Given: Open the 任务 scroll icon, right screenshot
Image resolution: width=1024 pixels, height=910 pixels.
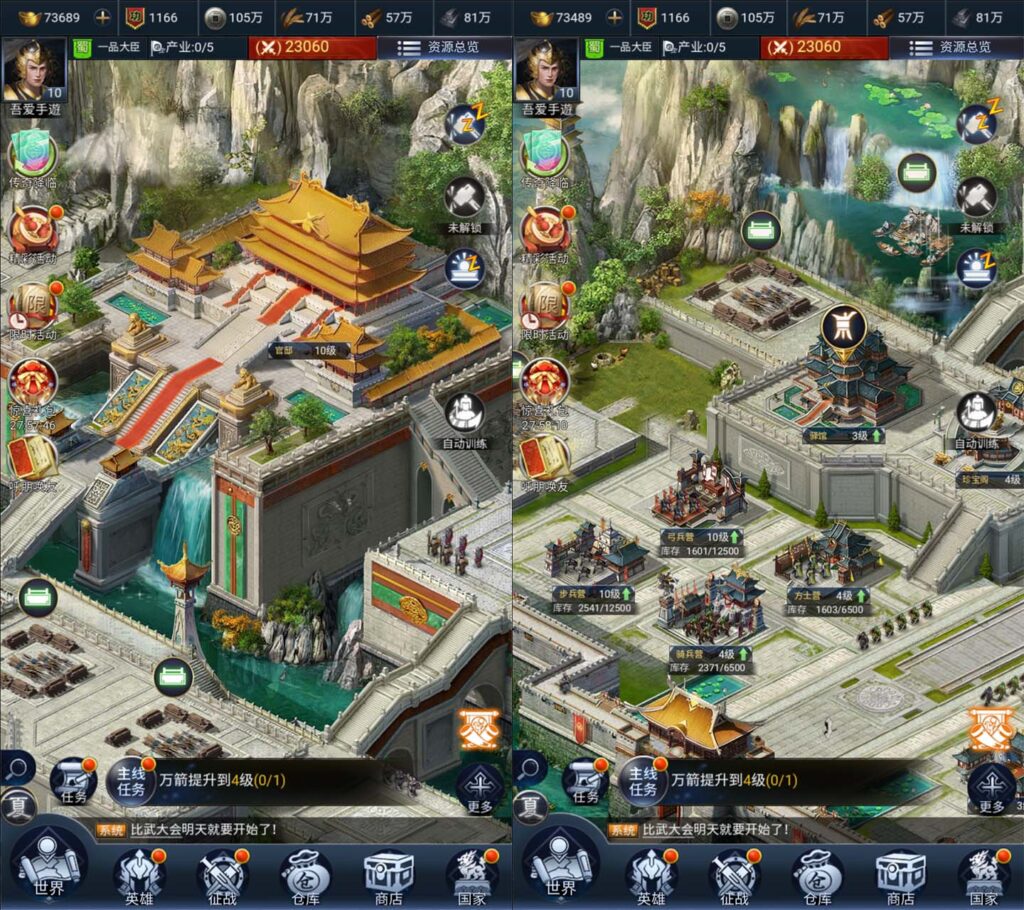Looking at the screenshot, I should pos(586,780).
